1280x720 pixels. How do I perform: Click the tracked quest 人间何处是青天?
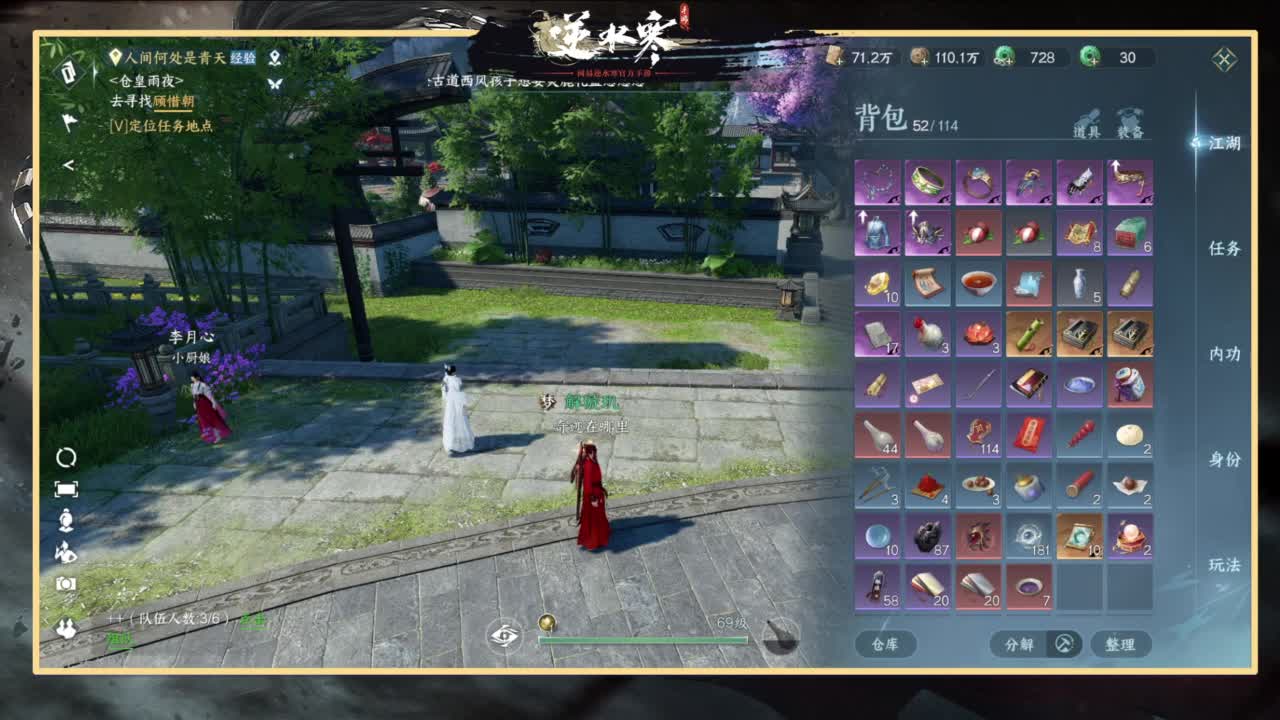point(168,58)
